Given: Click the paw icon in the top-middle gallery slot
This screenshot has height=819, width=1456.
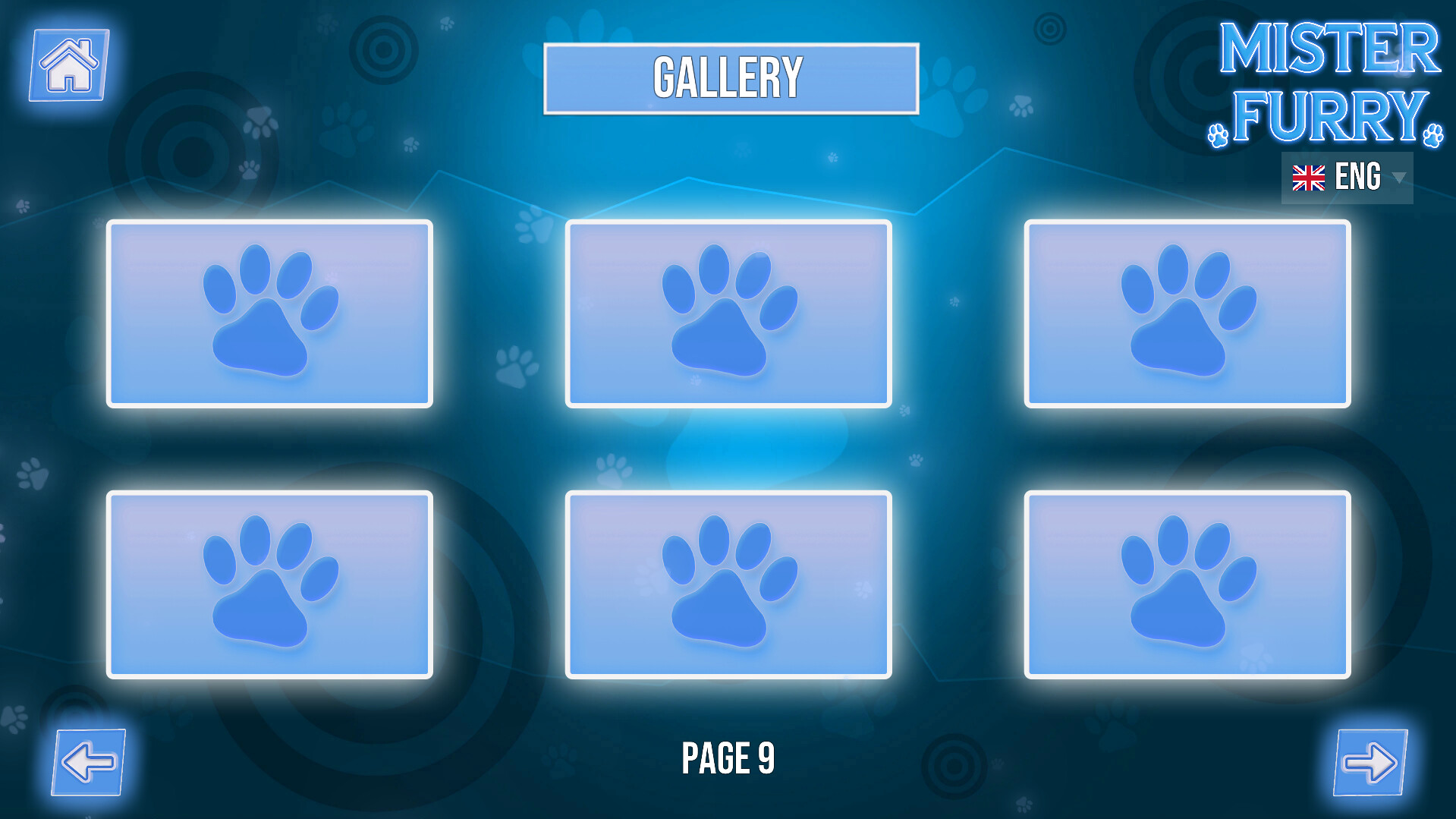Looking at the screenshot, I should (728, 312).
